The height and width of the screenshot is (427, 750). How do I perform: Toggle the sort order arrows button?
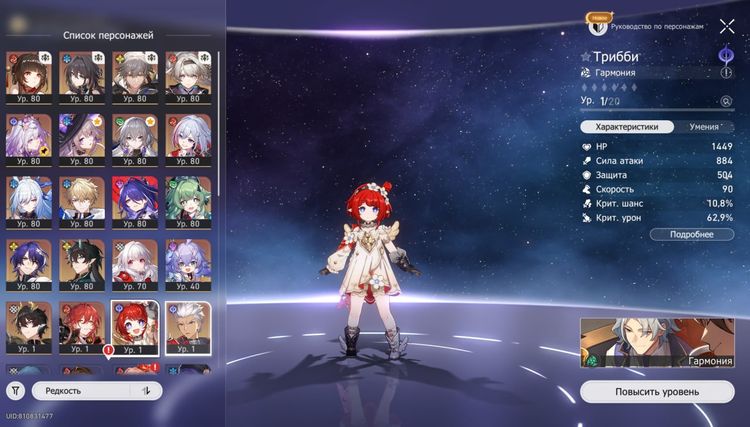146,391
